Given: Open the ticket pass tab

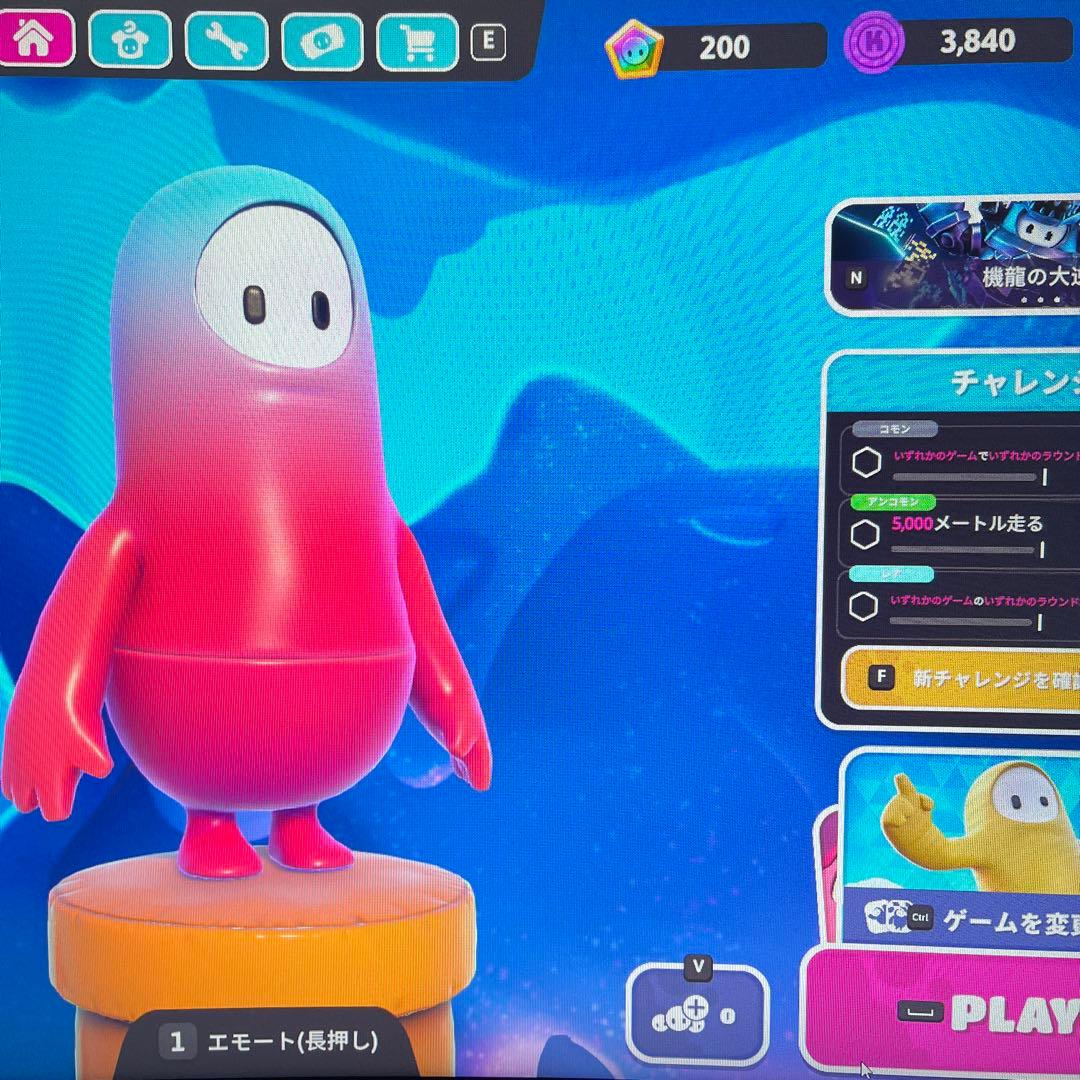Looking at the screenshot, I should click(322, 41).
